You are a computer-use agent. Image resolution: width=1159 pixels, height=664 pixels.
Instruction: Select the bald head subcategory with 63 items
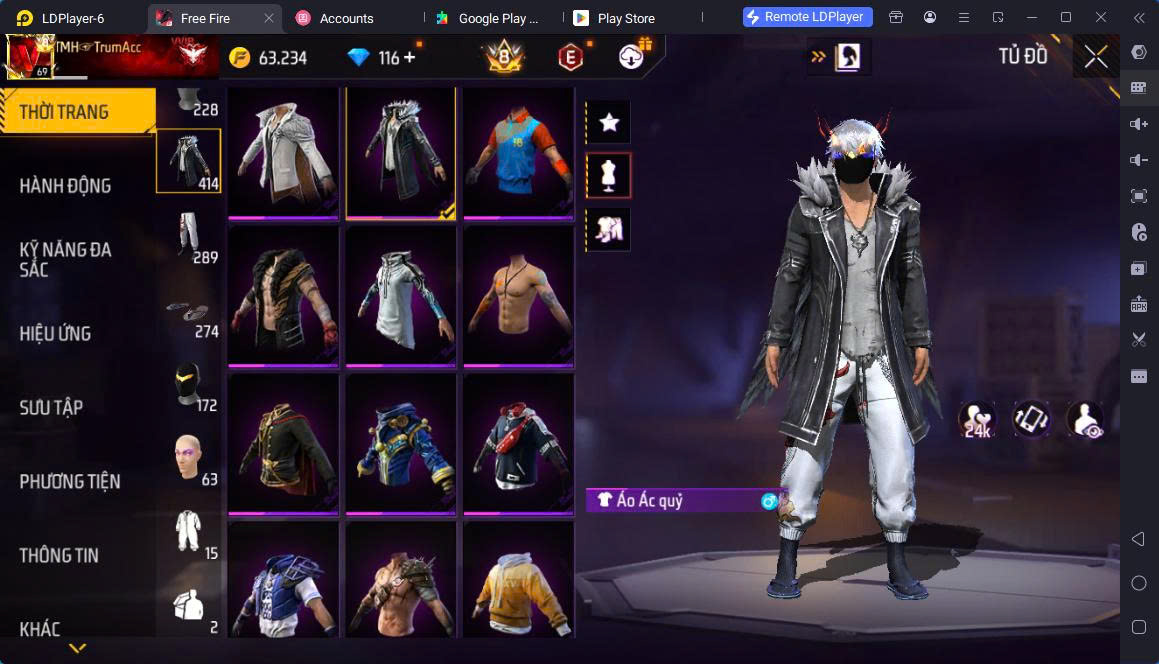pos(189,458)
